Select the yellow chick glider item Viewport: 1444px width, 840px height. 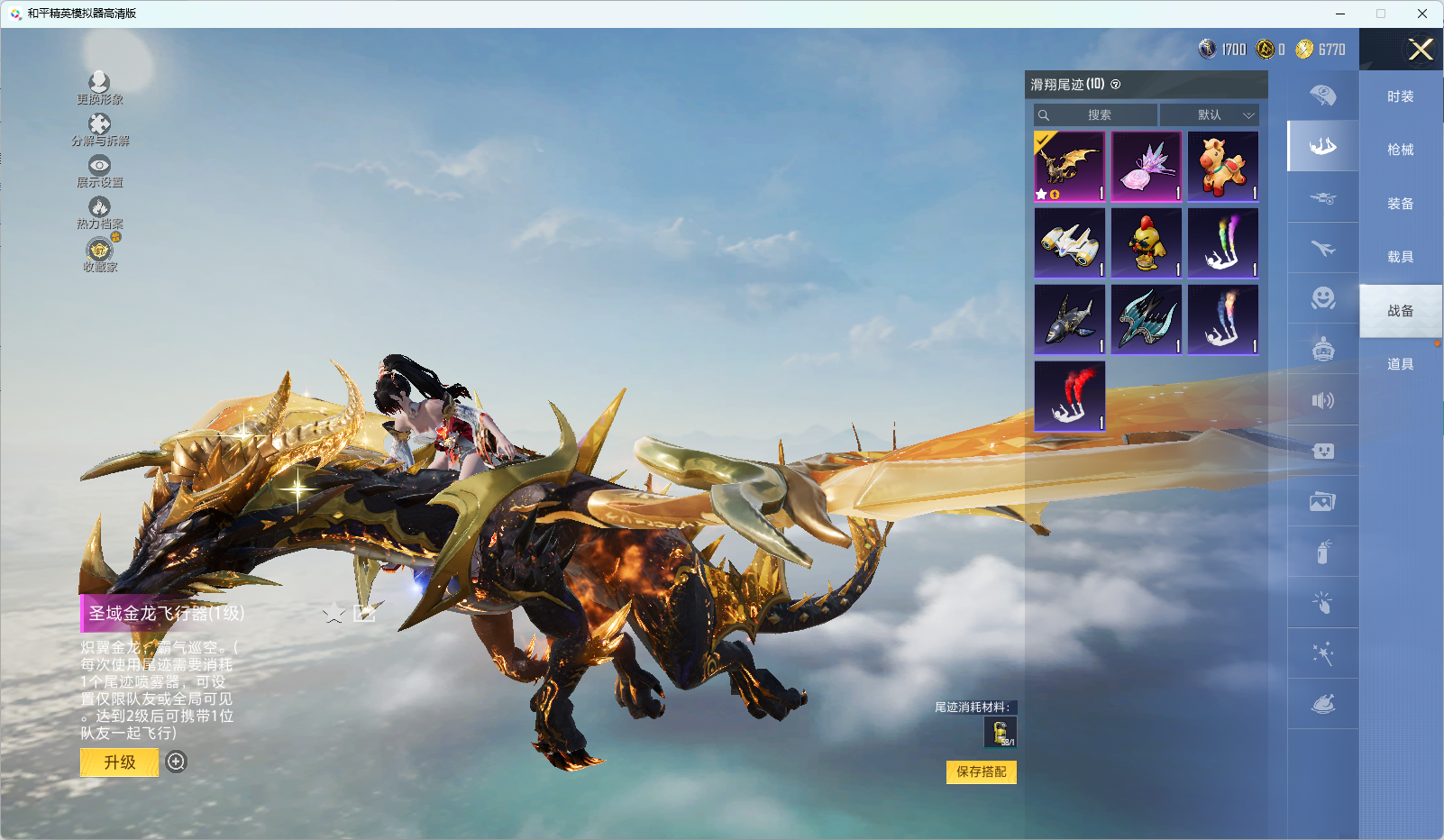1147,243
